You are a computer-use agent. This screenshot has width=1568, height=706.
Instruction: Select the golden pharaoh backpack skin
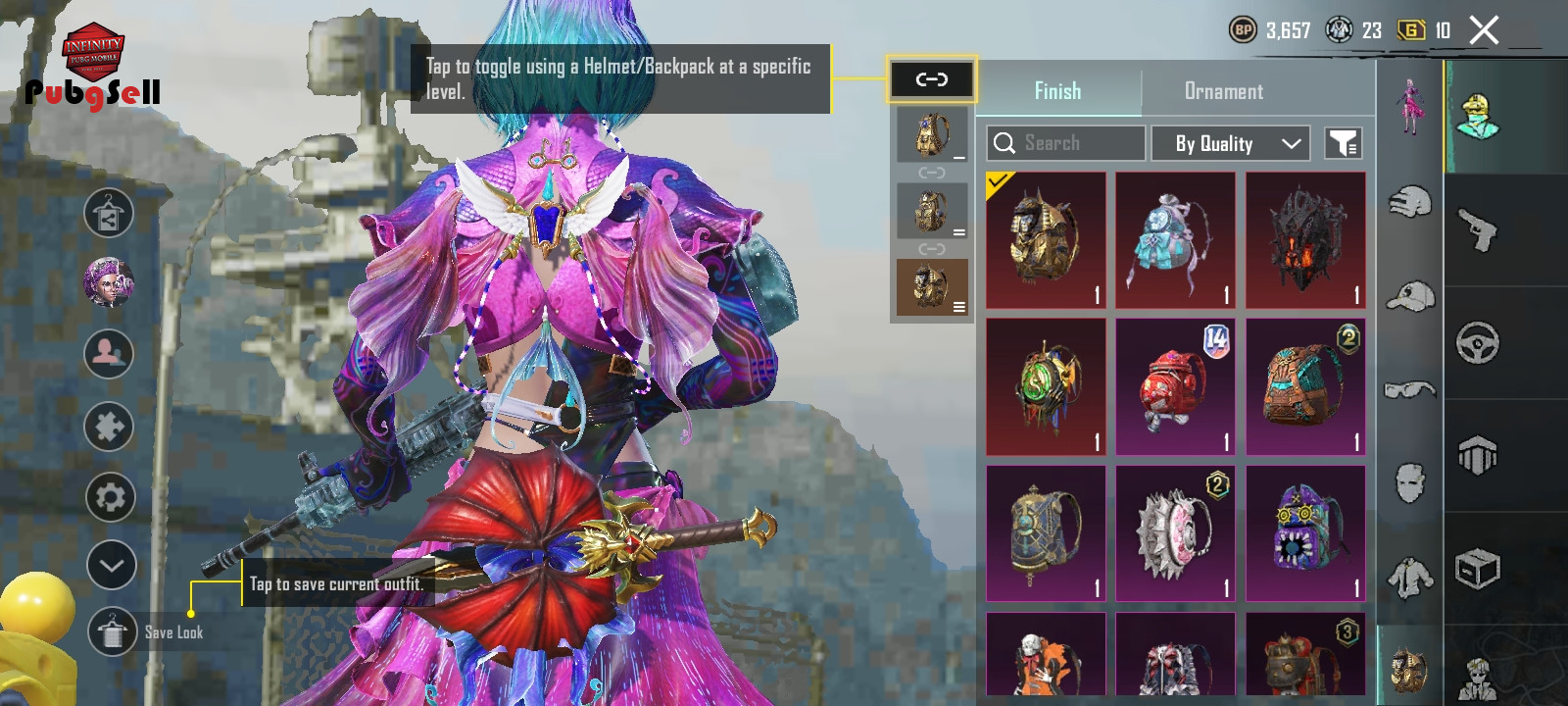(x=1046, y=240)
